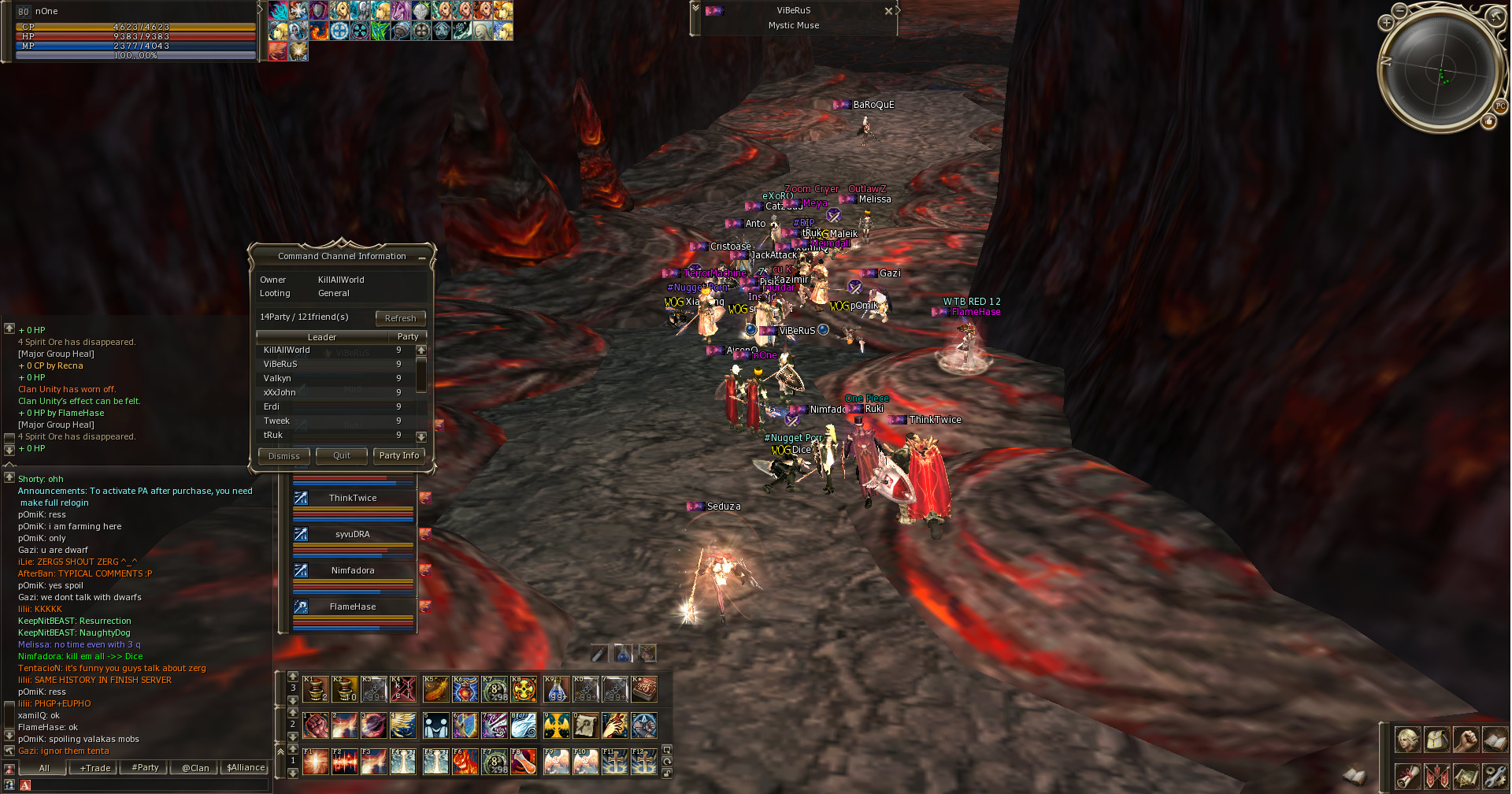Screen dimensions: 1512x794
Task: Open Party Info in command channel window
Action: [x=399, y=455]
